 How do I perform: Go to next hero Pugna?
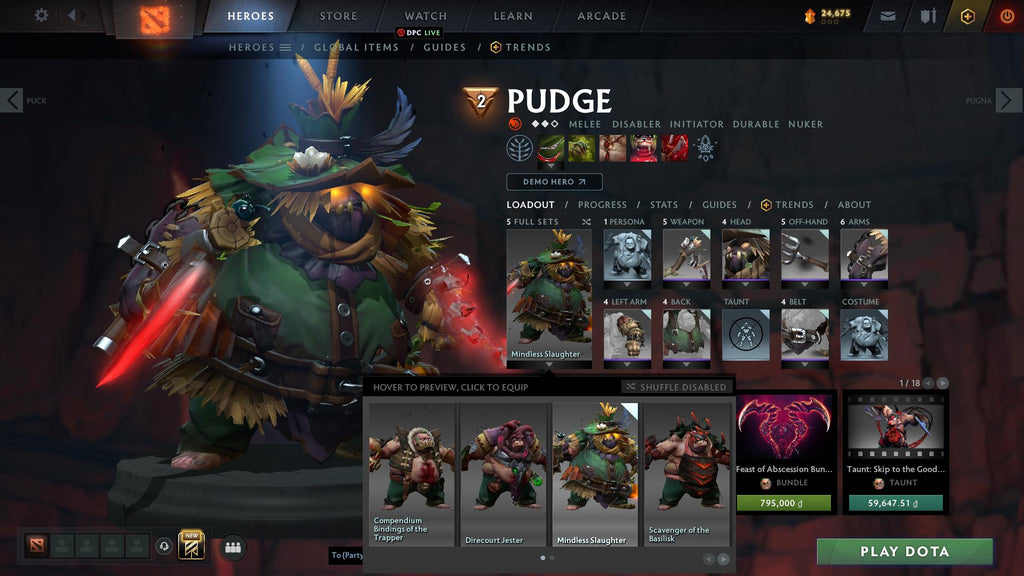1011,100
